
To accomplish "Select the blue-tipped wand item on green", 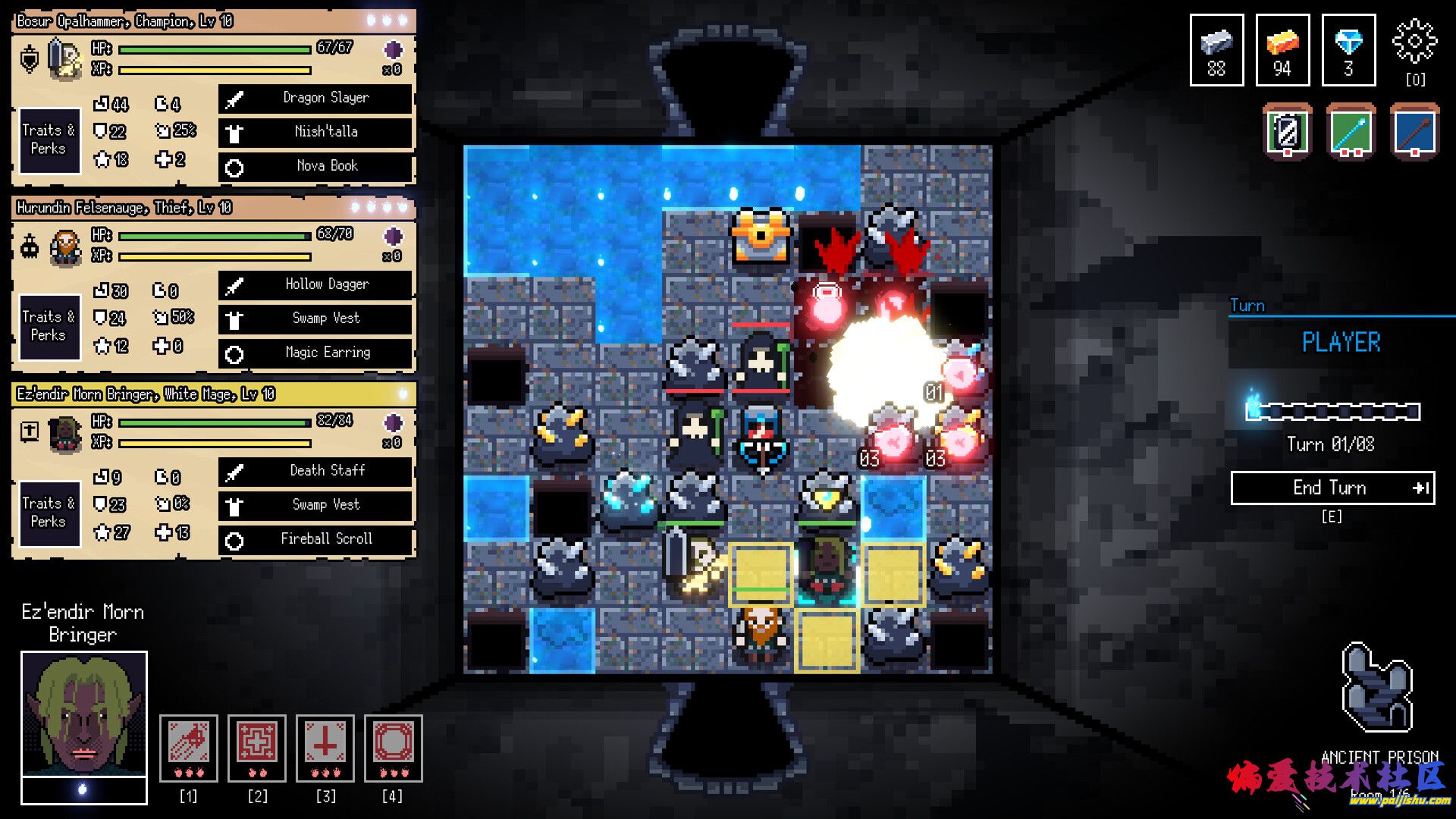I will point(1351,132).
